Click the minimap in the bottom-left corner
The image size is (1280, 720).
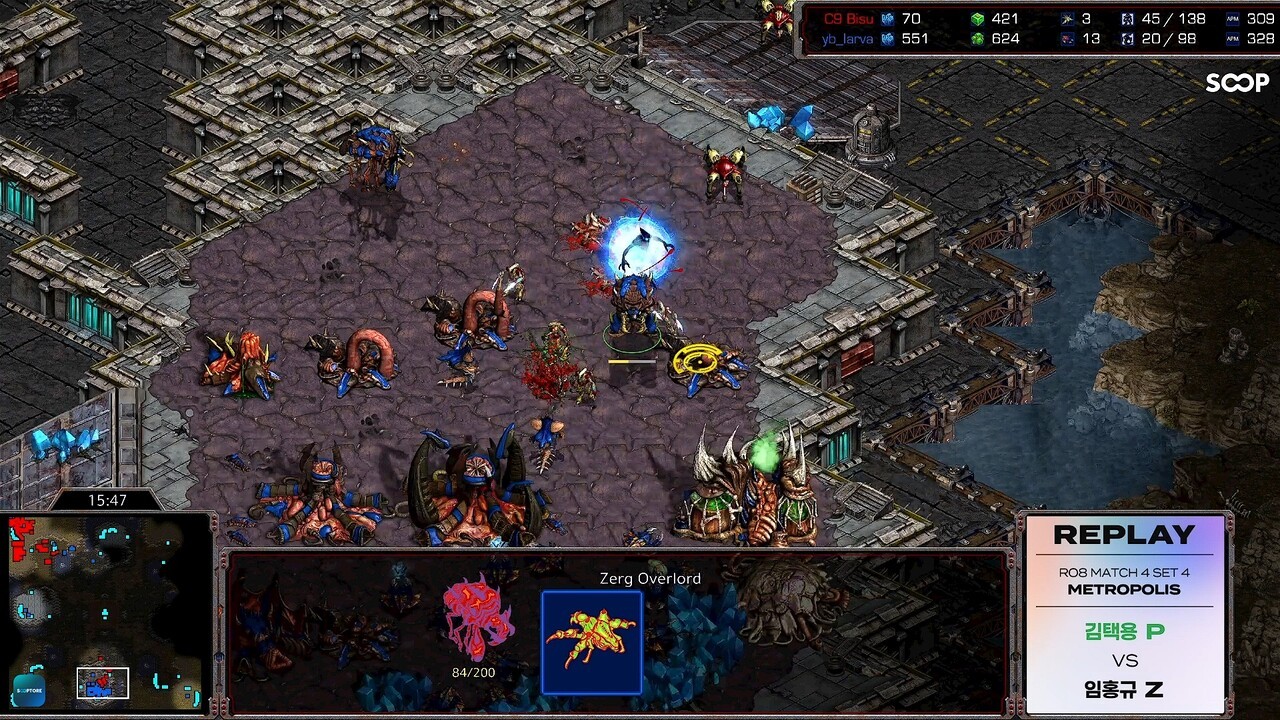pos(106,612)
